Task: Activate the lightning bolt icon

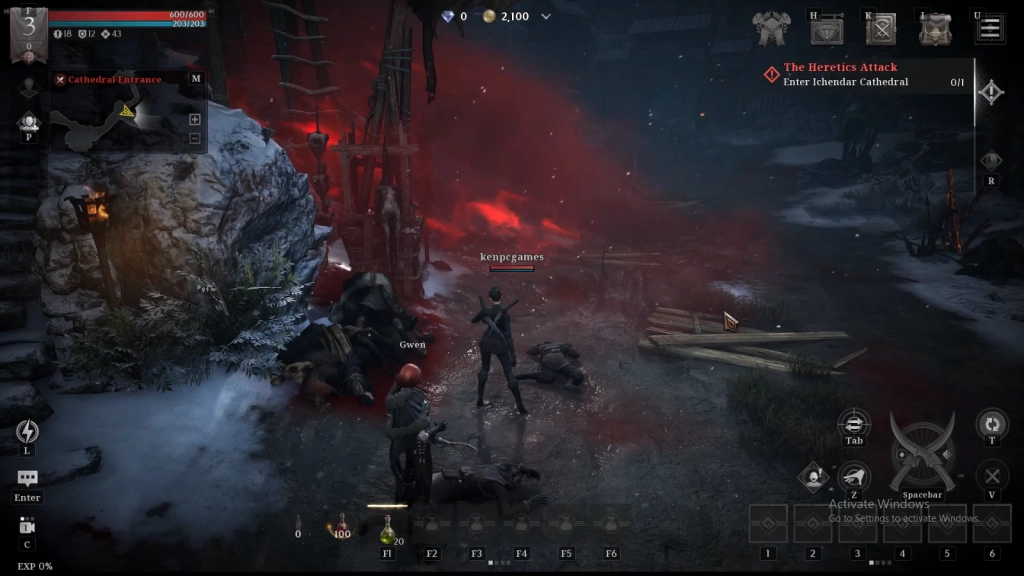Action: click(28, 431)
